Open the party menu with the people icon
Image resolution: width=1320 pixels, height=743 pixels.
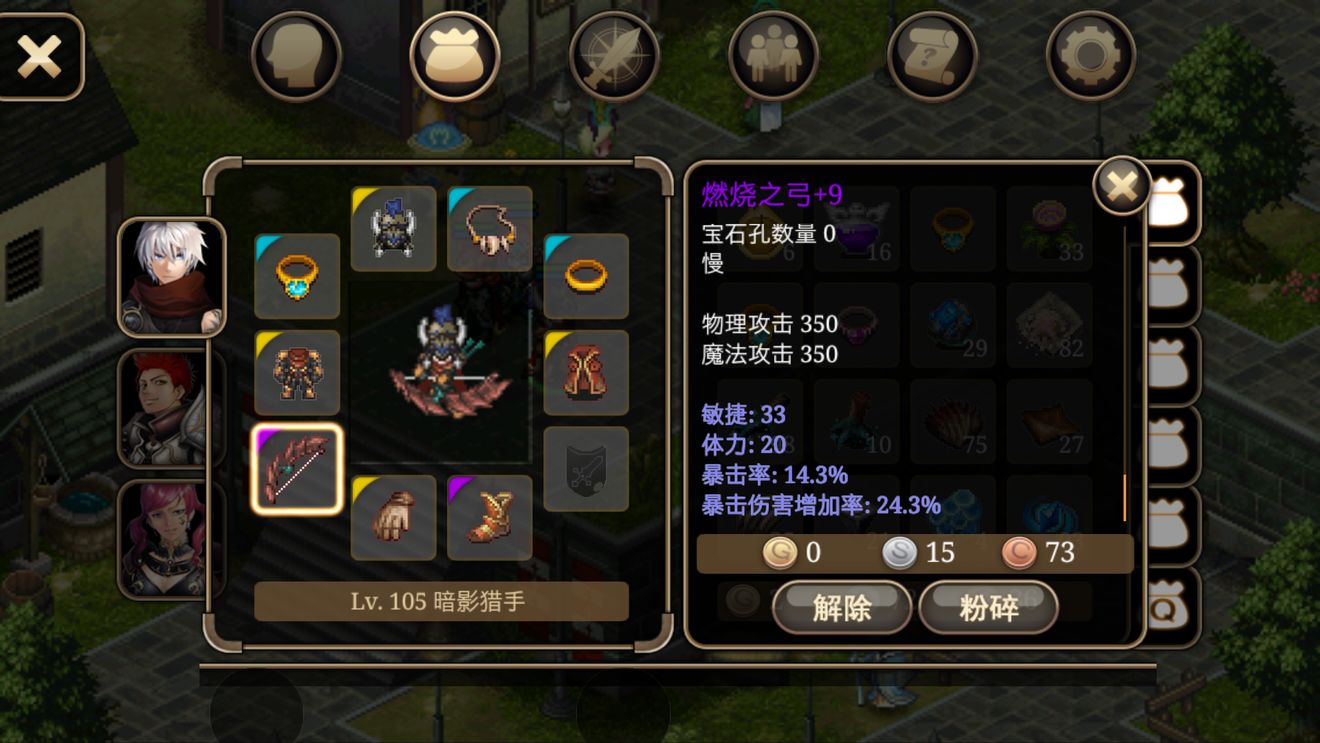click(772, 56)
